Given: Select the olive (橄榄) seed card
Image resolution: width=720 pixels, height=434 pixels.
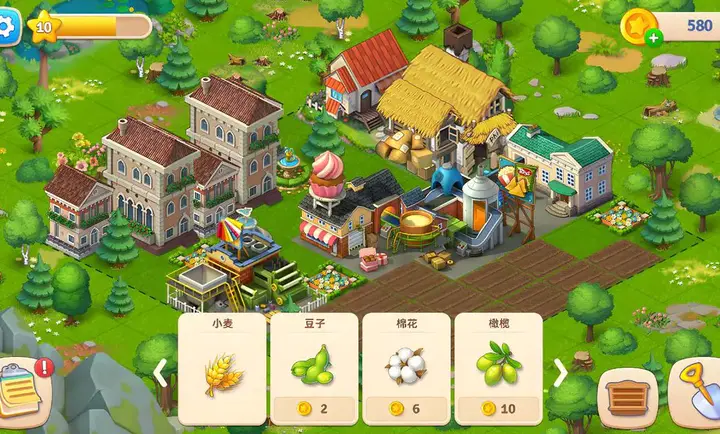Looking at the screenshot, I should [498, 368].
